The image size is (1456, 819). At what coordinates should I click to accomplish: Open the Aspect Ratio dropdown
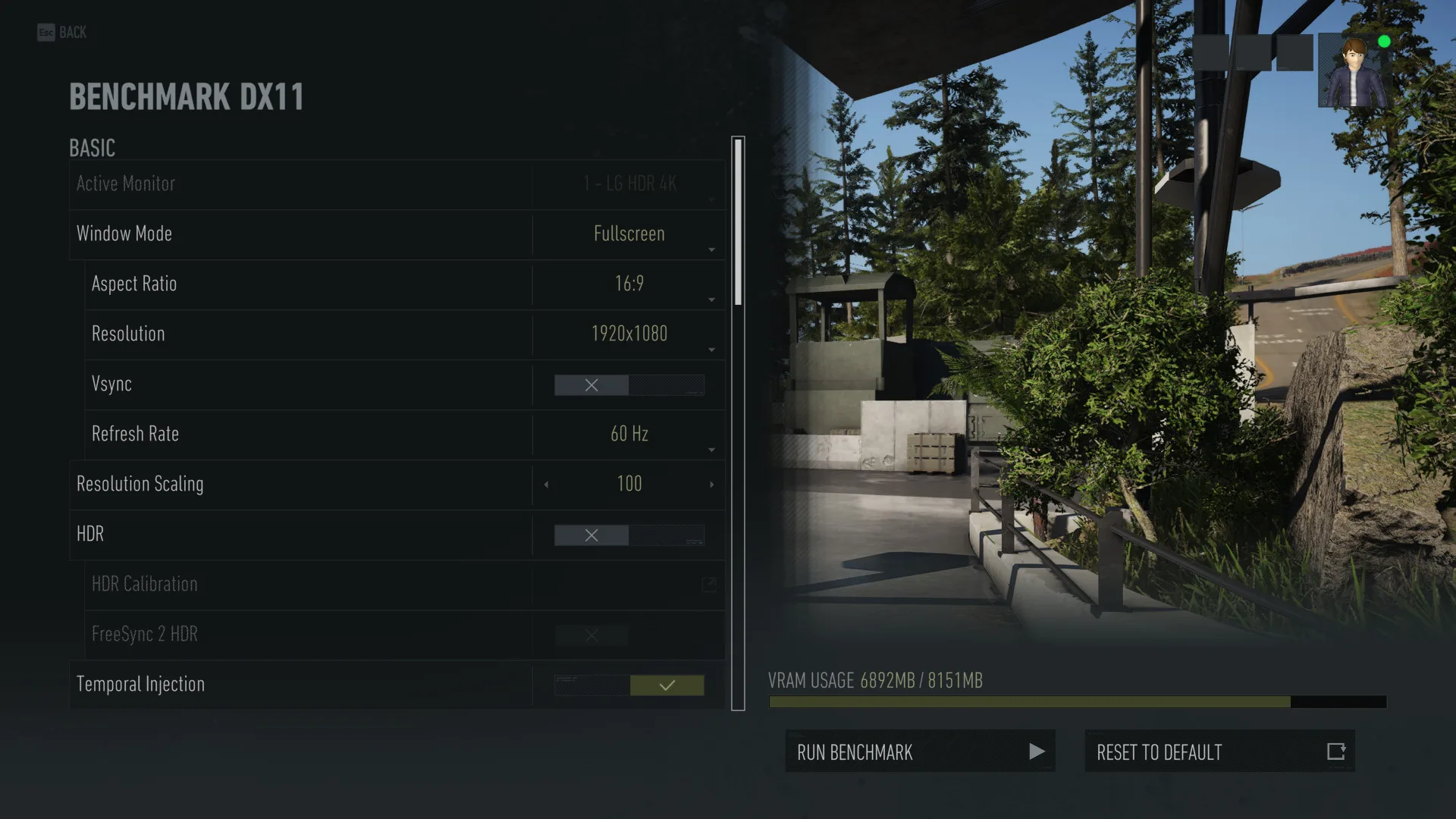(x=629, y=284)
